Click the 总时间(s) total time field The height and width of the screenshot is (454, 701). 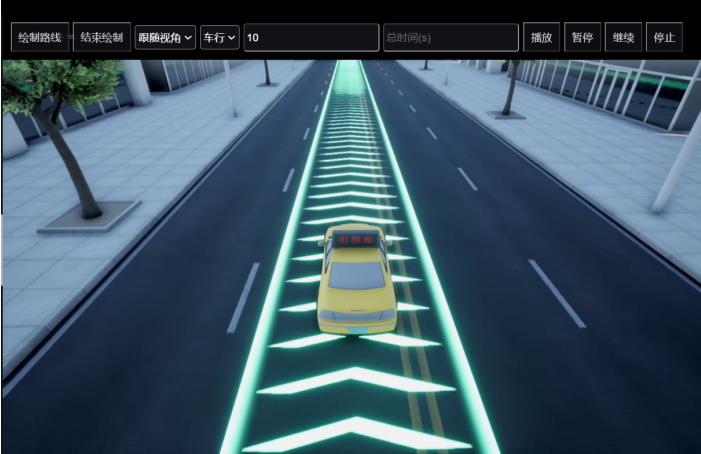450,38
